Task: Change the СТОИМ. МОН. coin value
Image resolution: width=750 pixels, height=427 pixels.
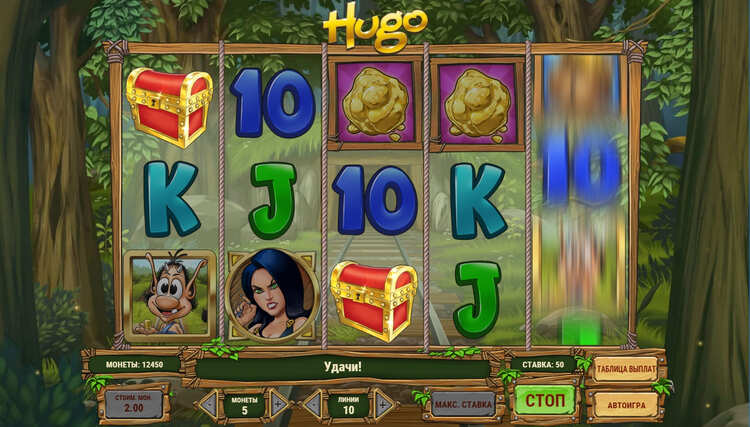Action: click(134, 404)
